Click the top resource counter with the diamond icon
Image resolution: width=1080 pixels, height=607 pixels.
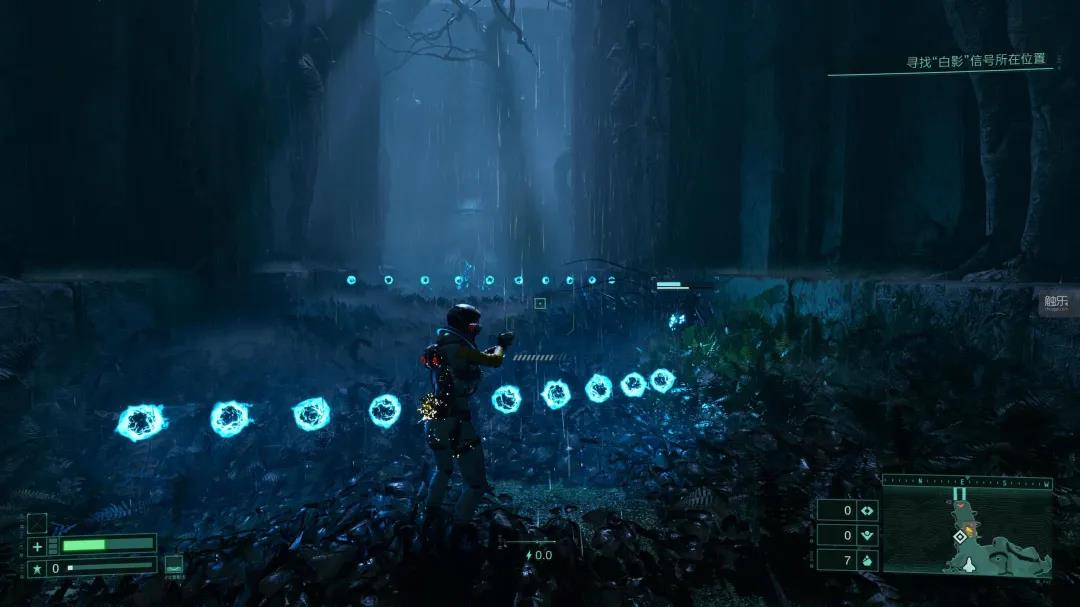(x=848, y=510)
